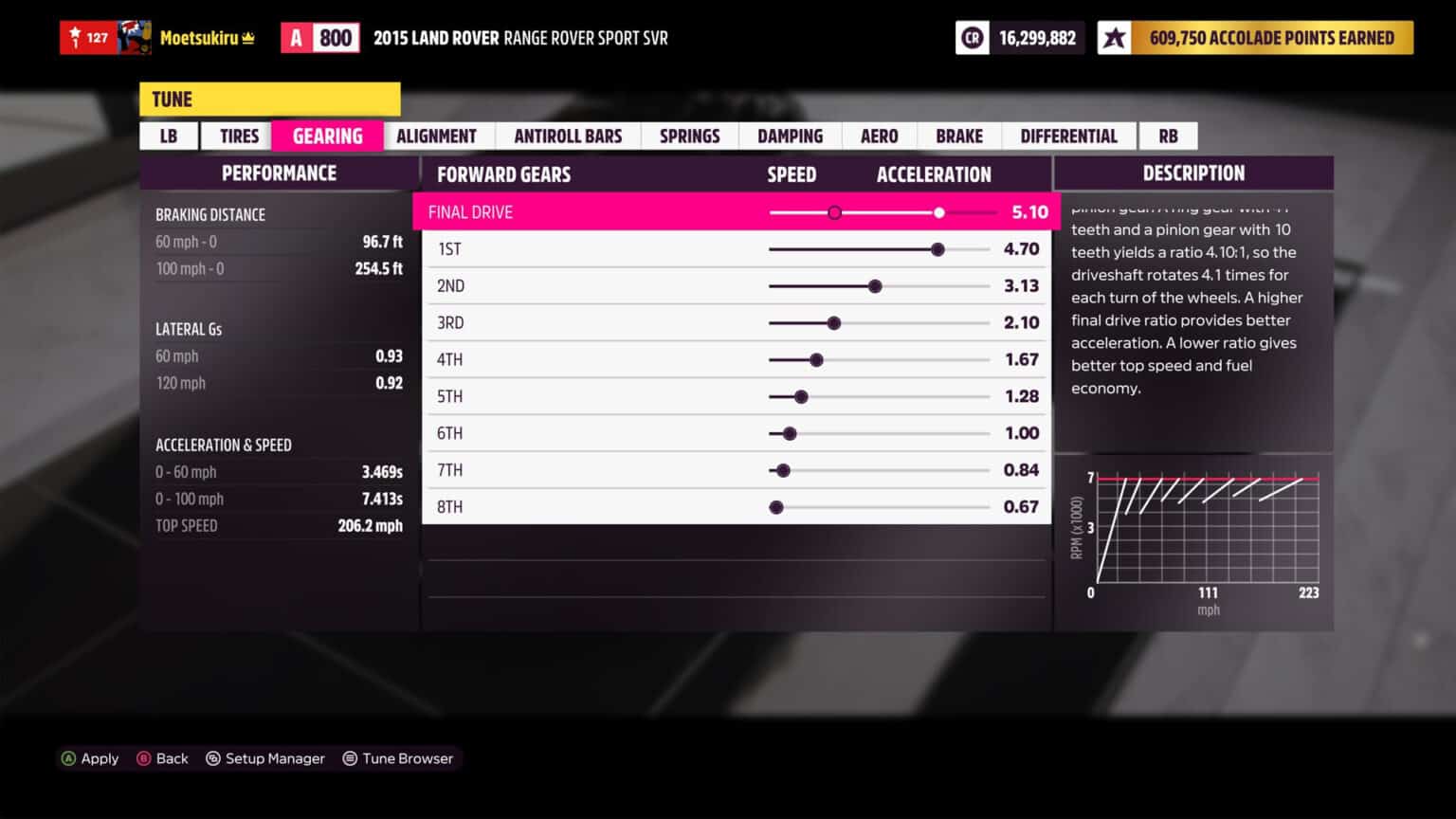Select the 8TH gear row

coord(569,506)
